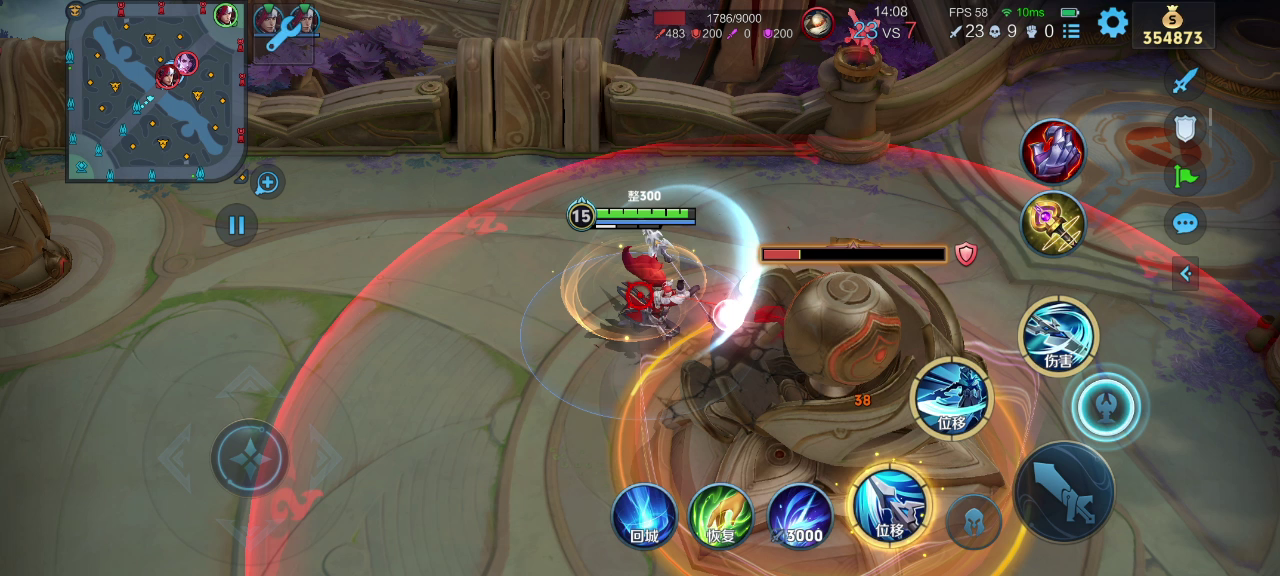Click the minimap magnifier zoom button

click(267, 183)
